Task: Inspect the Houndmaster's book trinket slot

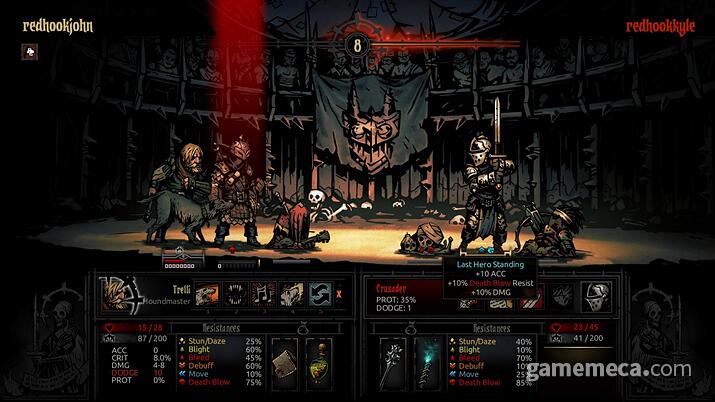Action: tap(284, 357)
